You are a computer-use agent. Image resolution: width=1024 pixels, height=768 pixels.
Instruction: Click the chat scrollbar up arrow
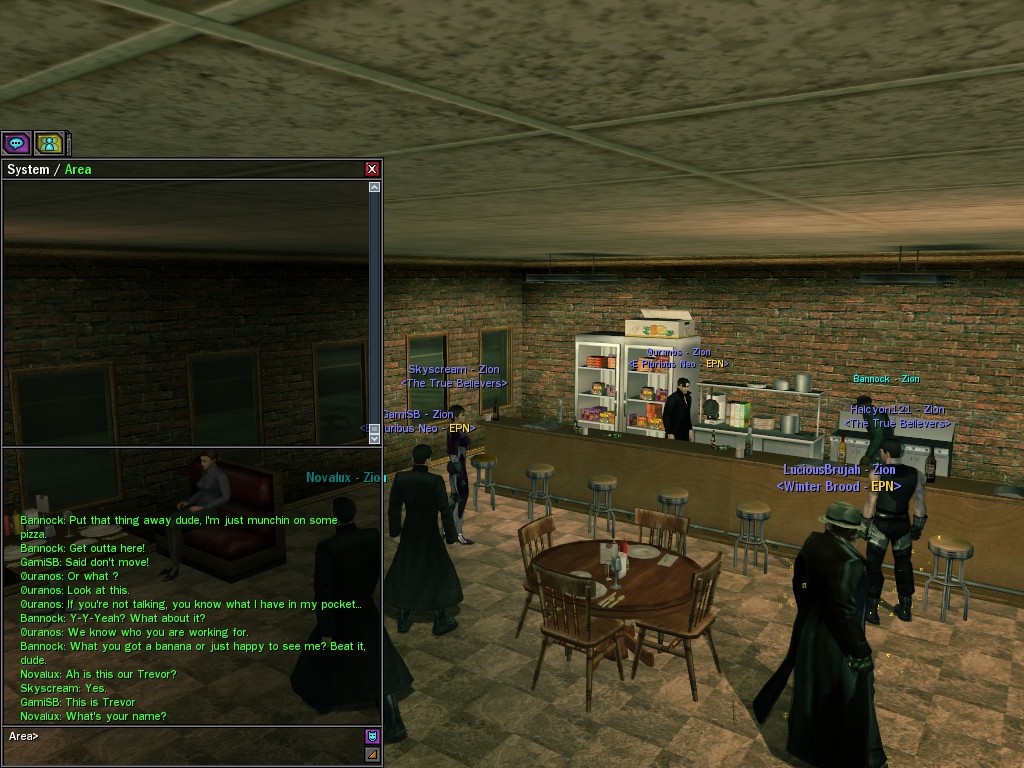(x=375, y=187)
